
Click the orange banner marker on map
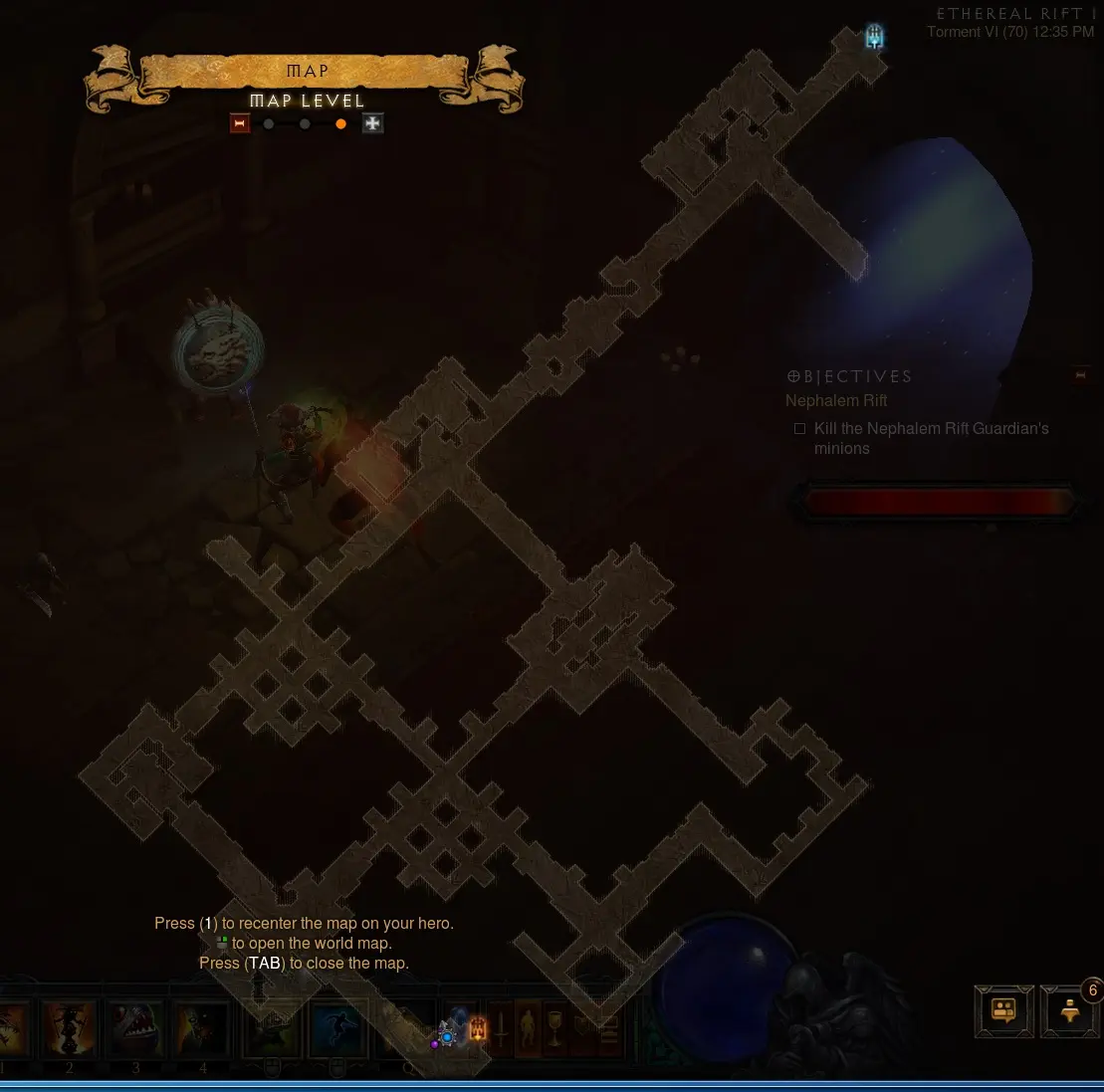pyautogui.click(x=477, y=1029)
